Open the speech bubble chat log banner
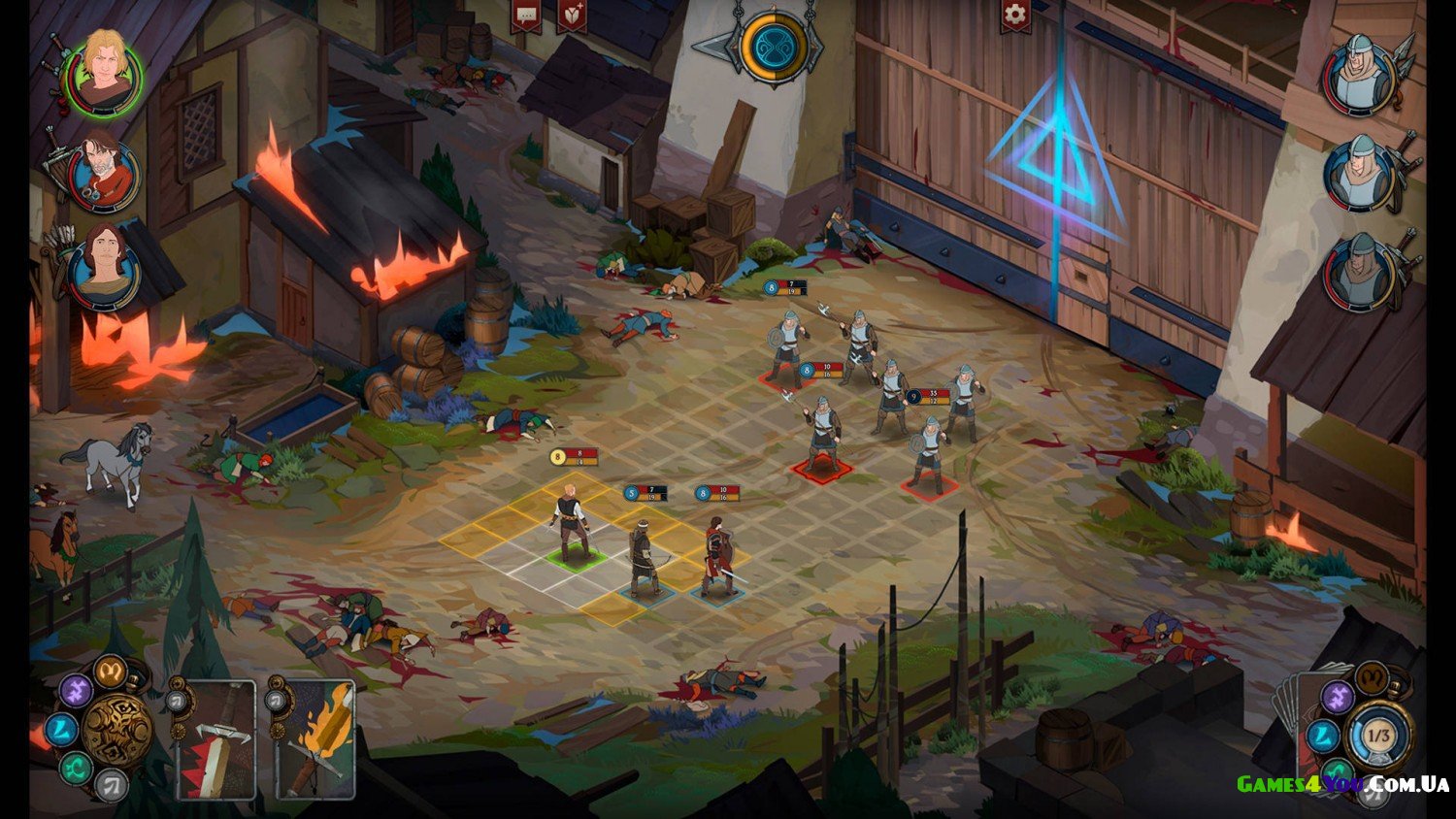Viewport: 1456px width, 819px height. tap(527, 16)
